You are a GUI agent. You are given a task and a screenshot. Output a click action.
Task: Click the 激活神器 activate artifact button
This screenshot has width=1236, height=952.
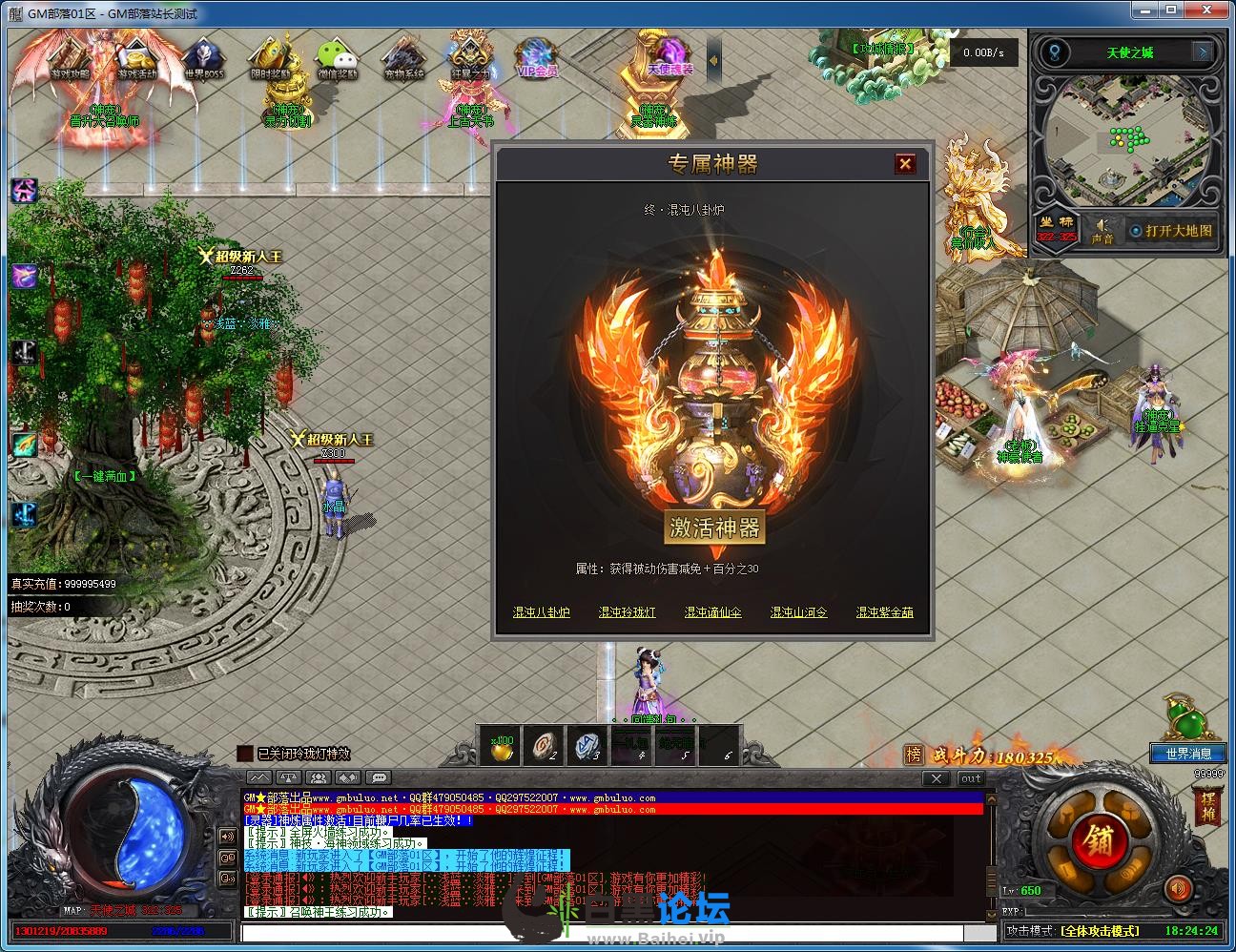point(713,528)
